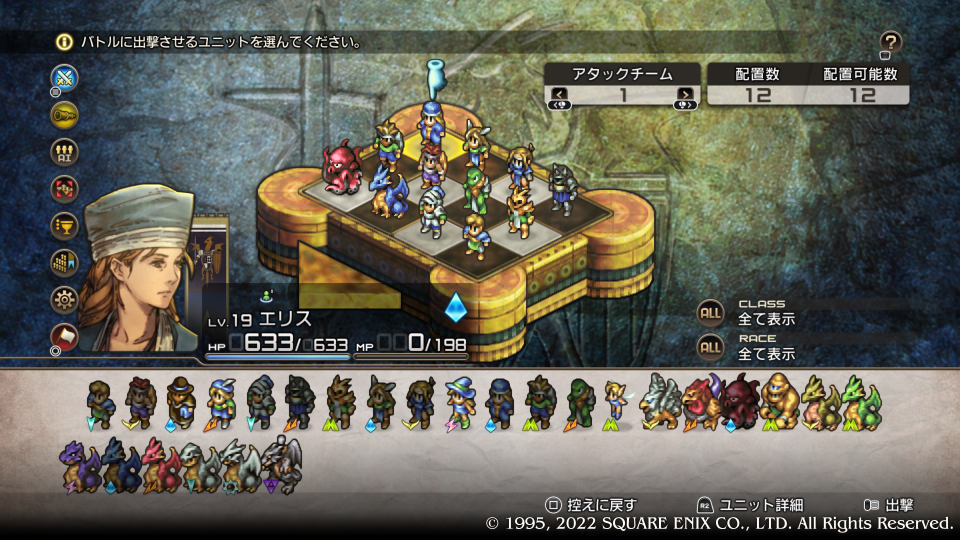Viewport: 960px width, 540px height.
Task: Click the white flag icon
Action: click(x=65, y=335)
